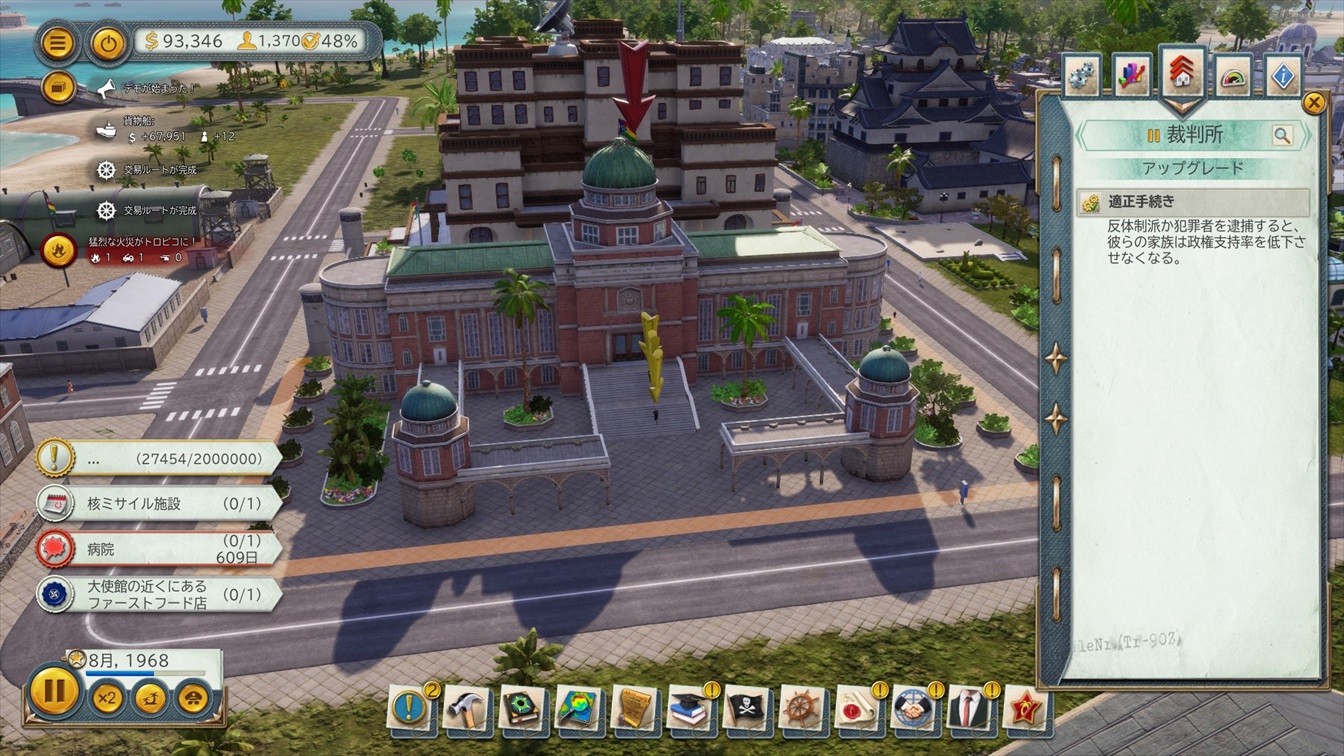Open the handshake diplomacy menu
Screen dimensions: 1344x756
pos(913,708)
